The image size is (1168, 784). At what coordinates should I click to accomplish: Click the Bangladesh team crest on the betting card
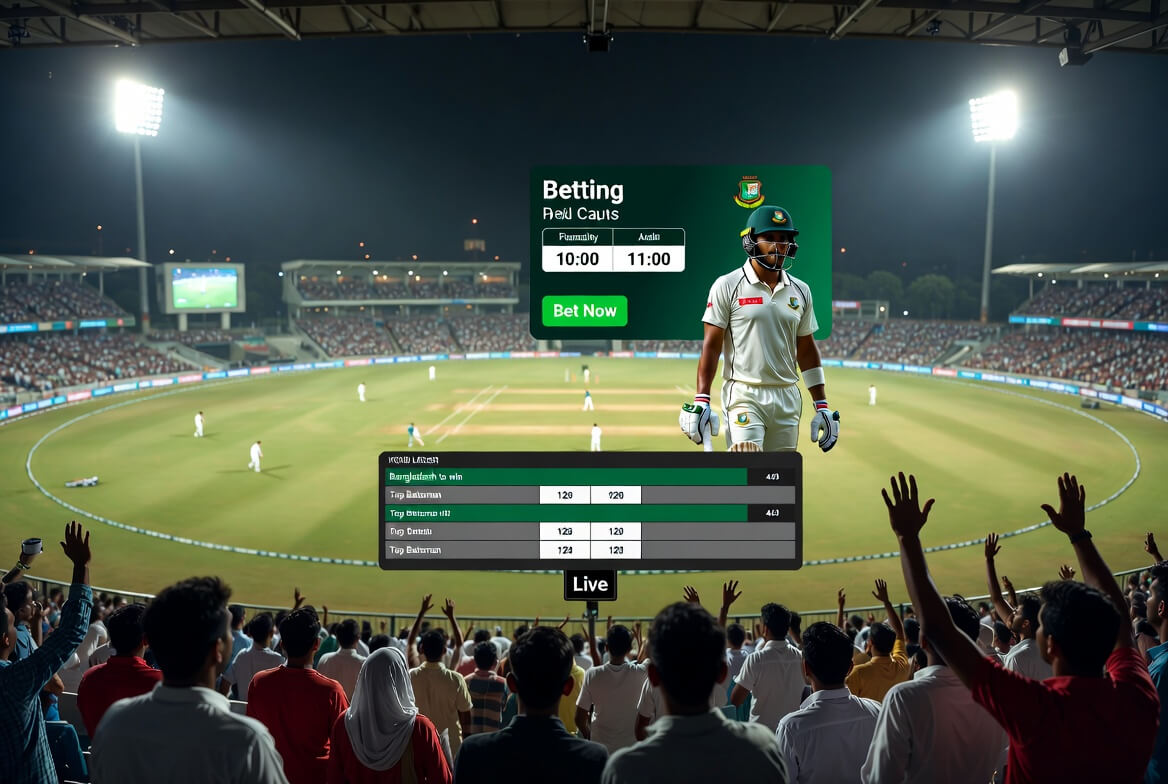point(749,192)
